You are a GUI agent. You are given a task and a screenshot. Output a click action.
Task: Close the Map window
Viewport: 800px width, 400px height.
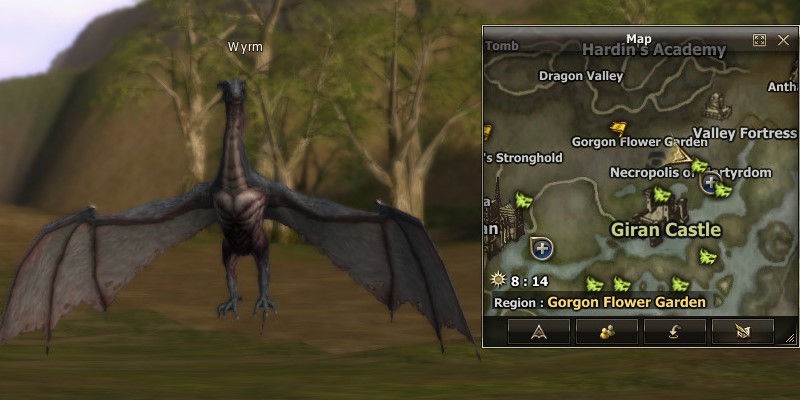coord(783,40)
